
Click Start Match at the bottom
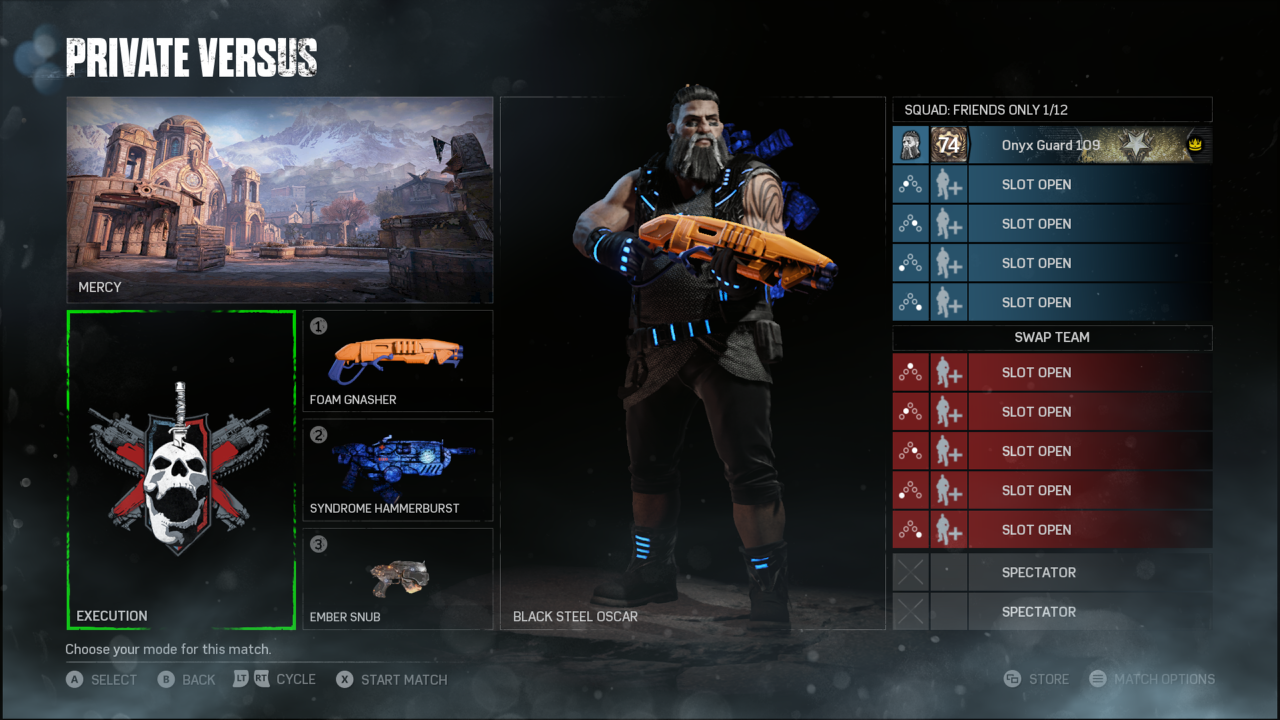tap(392, 680)
